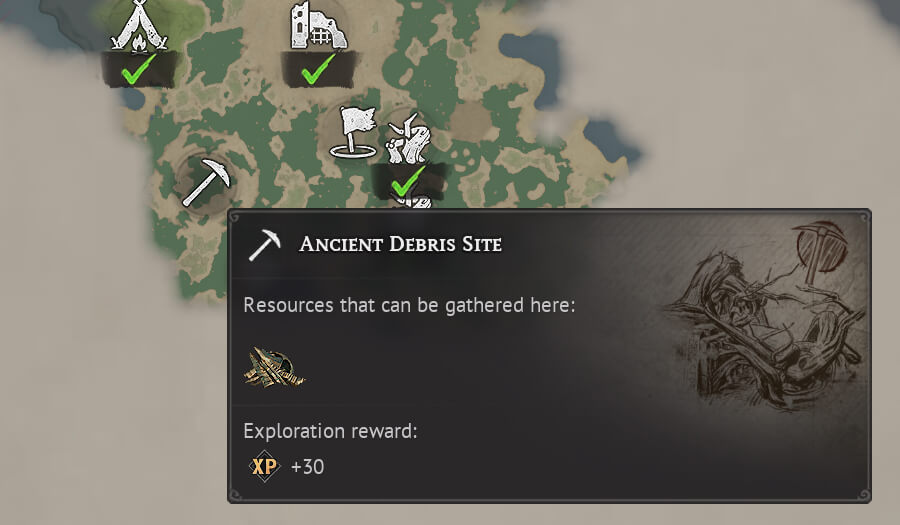Click the ancient debris resource icon
The image size is (900, 525).
tap(274, 367)
